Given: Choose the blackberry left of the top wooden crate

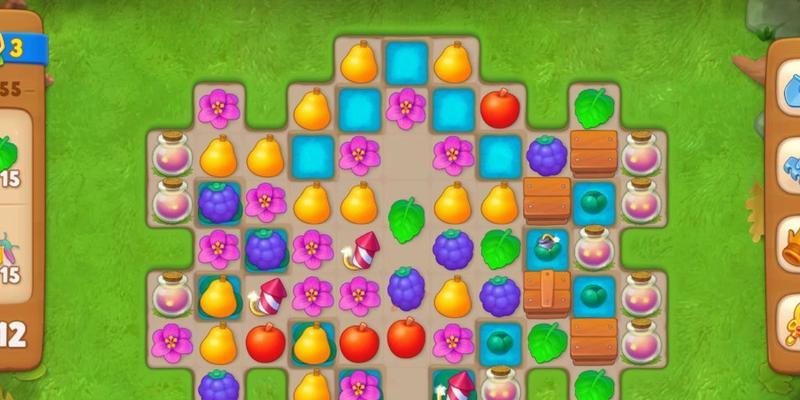Looking at the screenshot, I should 547,155.
